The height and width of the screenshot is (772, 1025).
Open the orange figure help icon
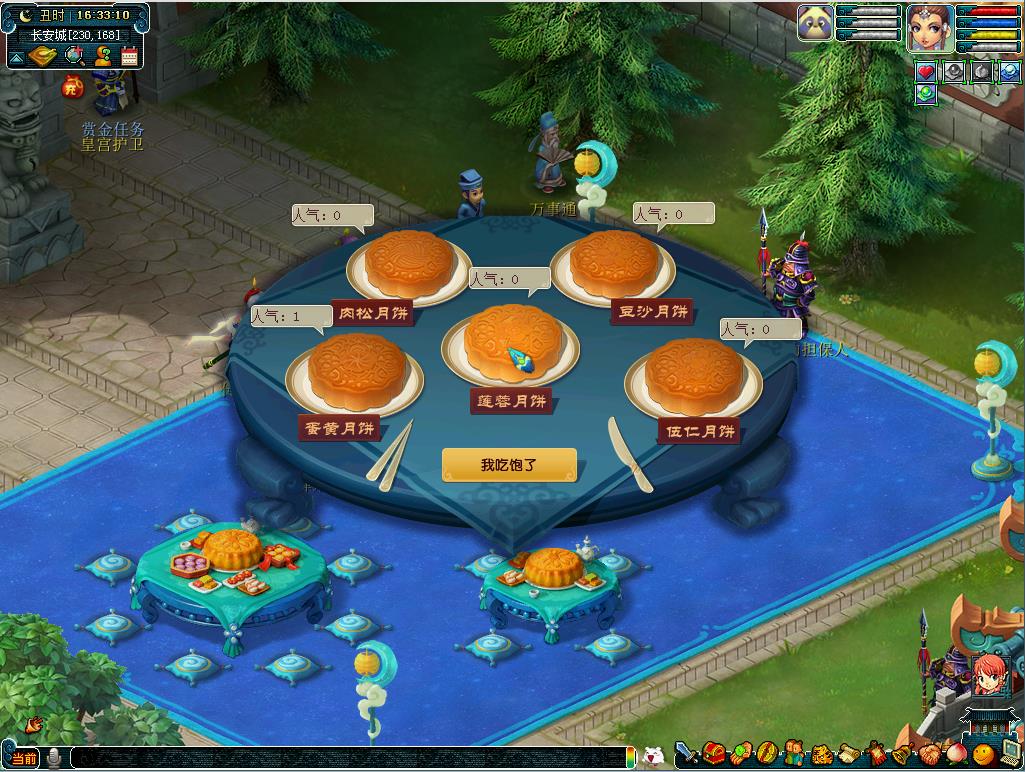tap(102, 56)
